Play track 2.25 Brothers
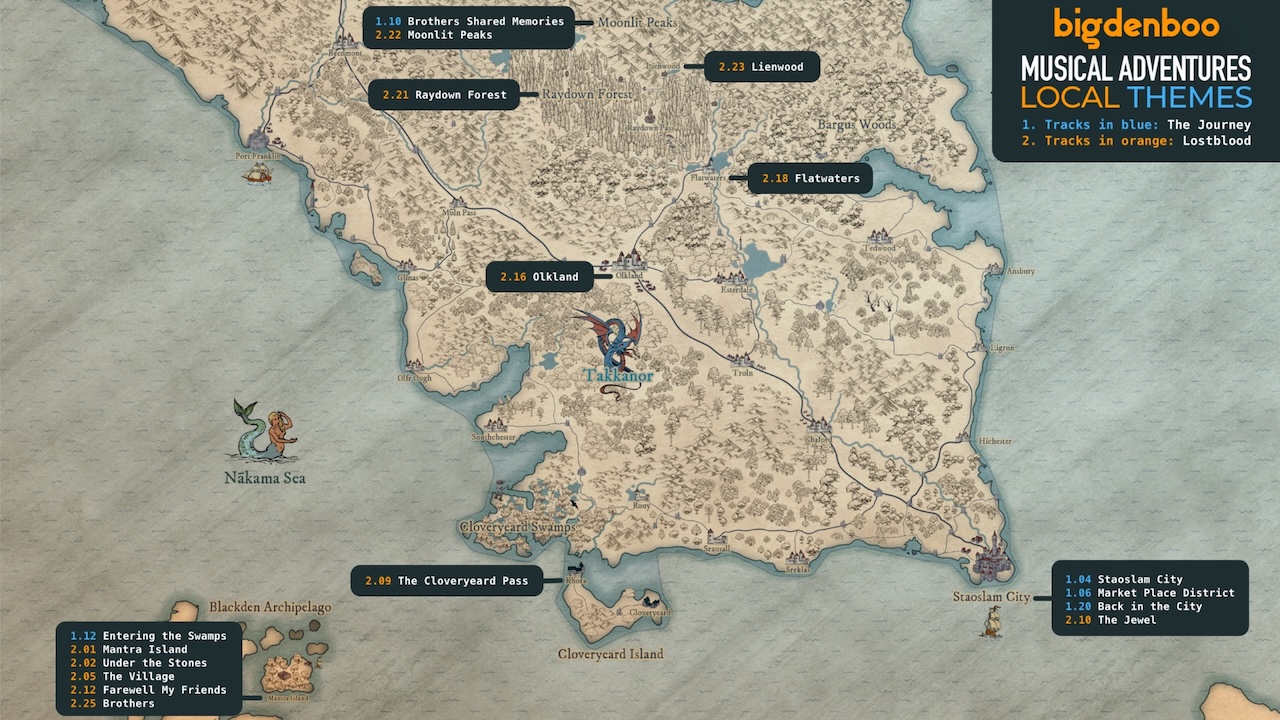 112,703
